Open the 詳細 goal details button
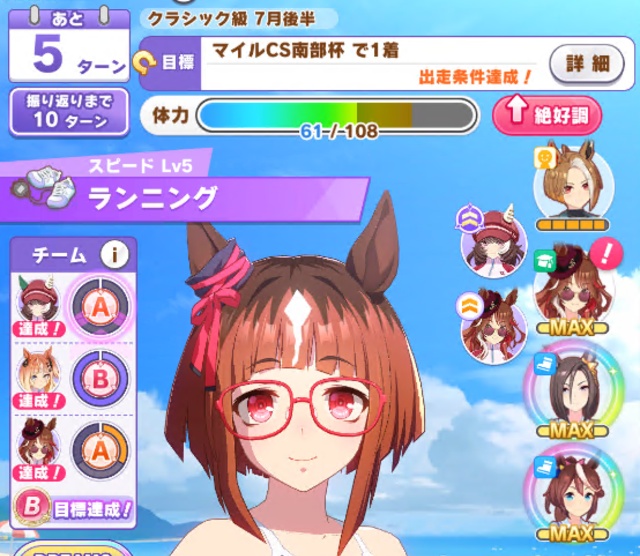Image resolution: width=640 pixels, height=556 pixels. [x=586, y=64]
